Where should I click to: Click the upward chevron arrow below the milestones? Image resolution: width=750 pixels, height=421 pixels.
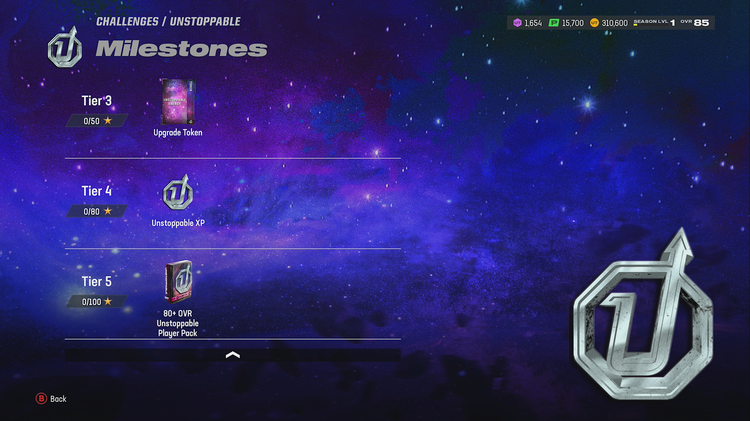[x=233, y=354]
